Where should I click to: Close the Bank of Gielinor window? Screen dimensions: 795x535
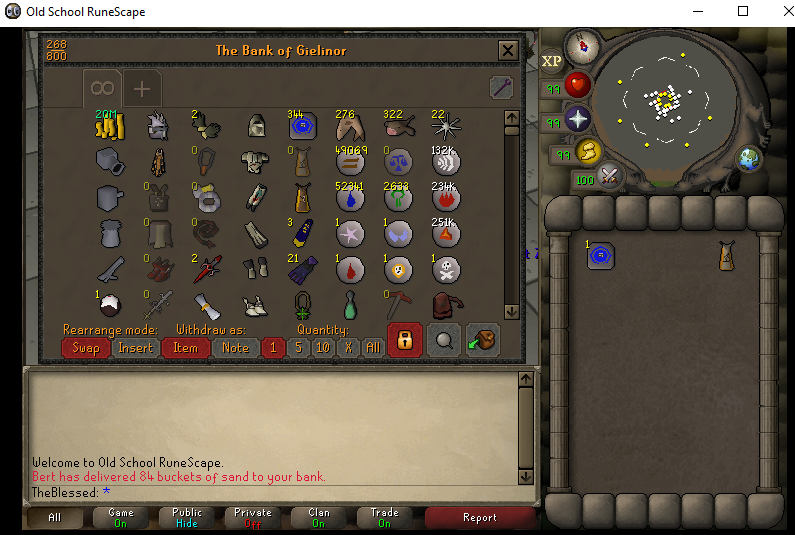(x=508, y=51)
